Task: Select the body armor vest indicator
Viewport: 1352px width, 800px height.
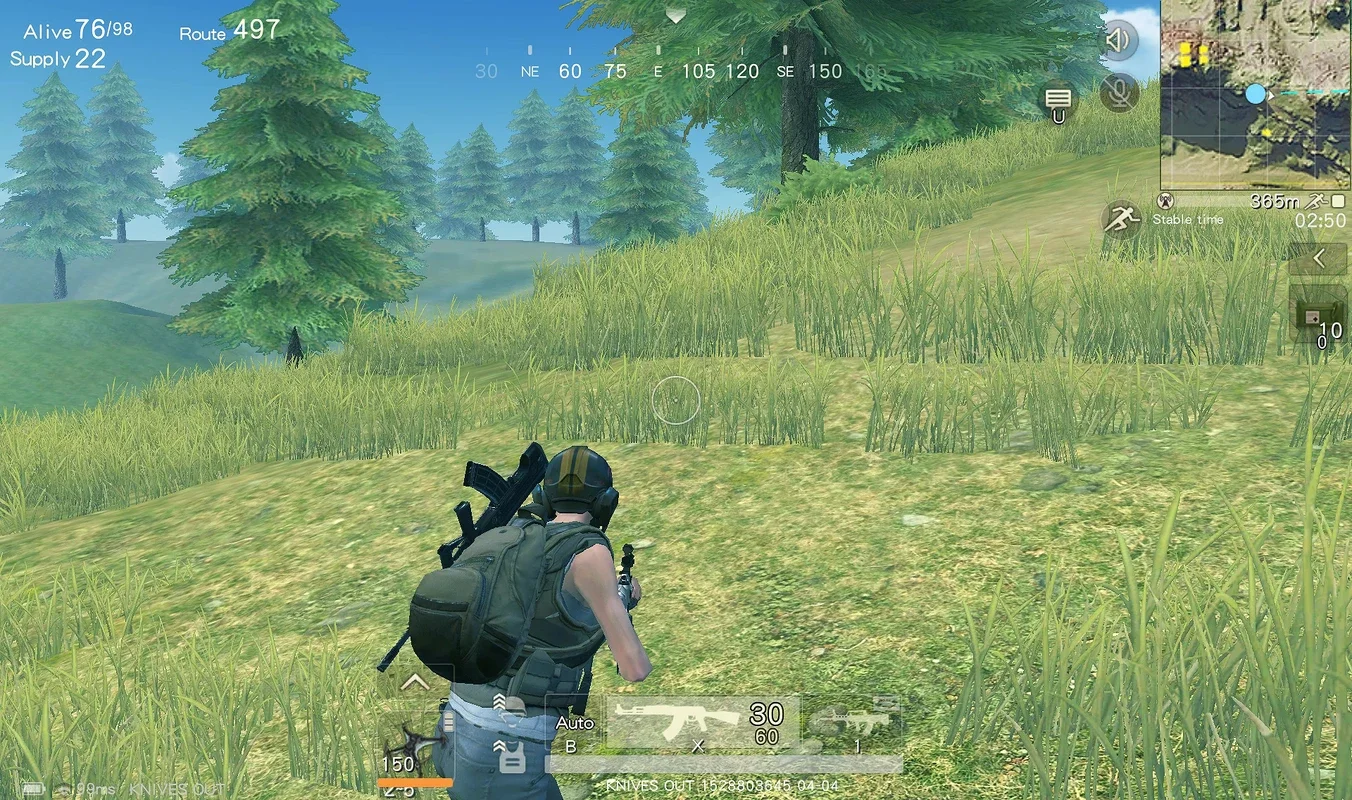Action: point(514,758)
